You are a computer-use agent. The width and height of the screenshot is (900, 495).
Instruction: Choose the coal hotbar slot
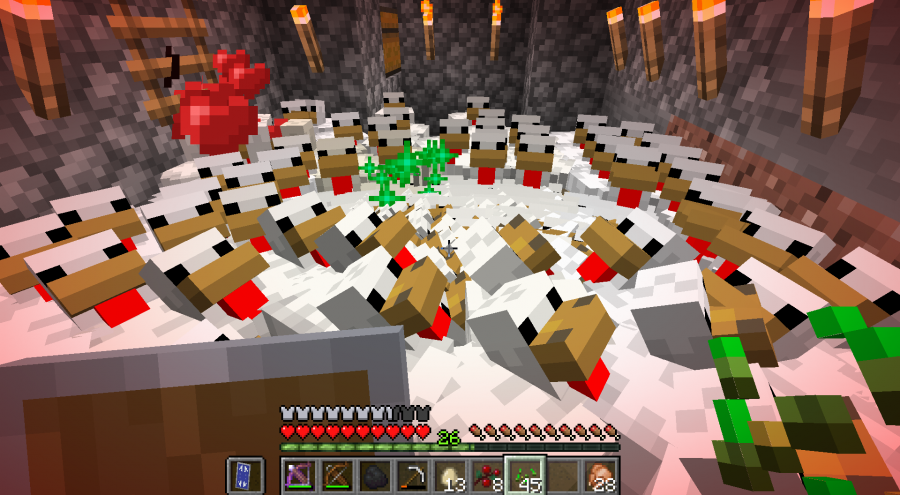tap(375, 476)
